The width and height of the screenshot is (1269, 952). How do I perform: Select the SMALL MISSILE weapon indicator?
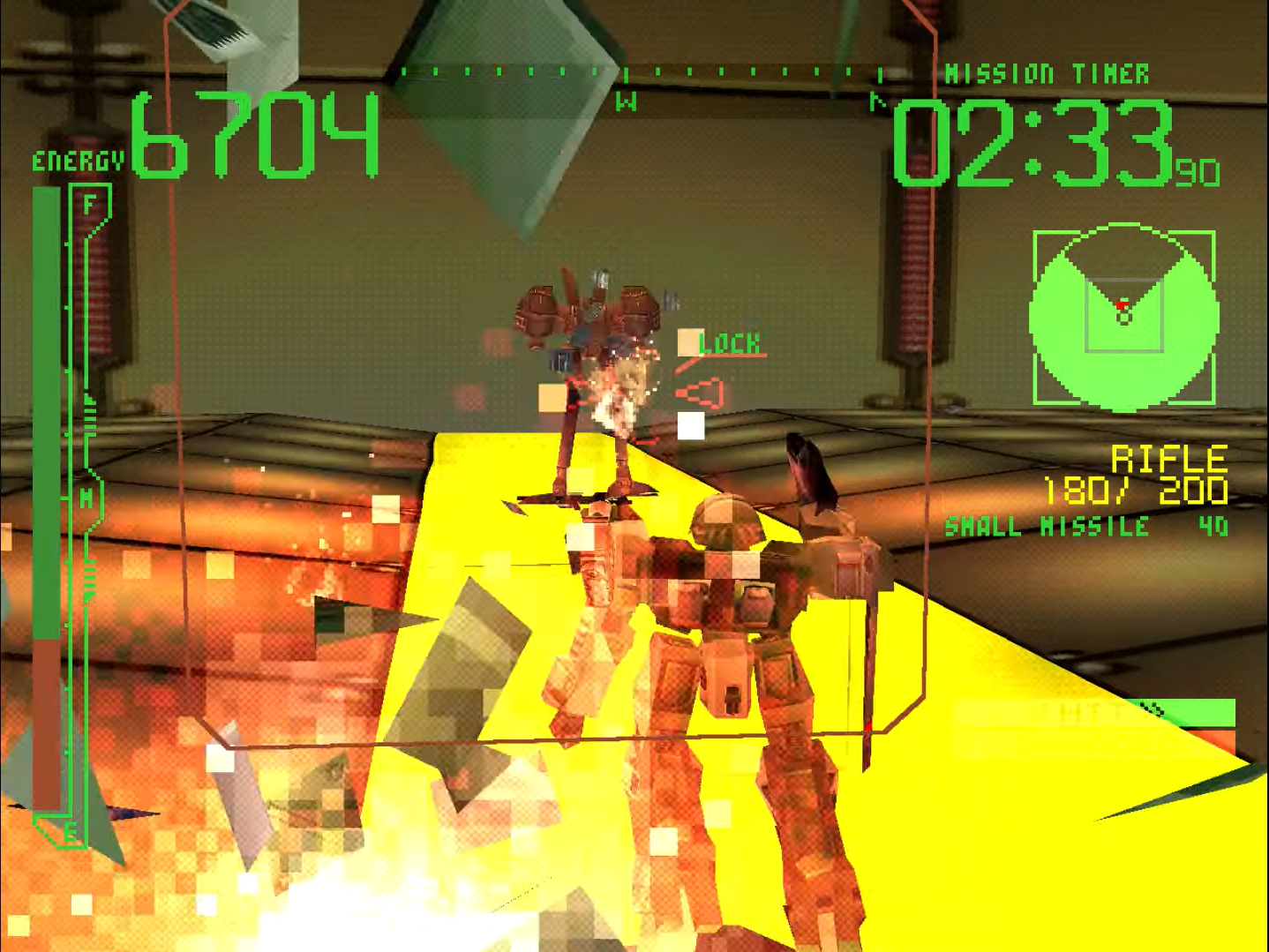pyautogui.click(x=1045, y=528)
